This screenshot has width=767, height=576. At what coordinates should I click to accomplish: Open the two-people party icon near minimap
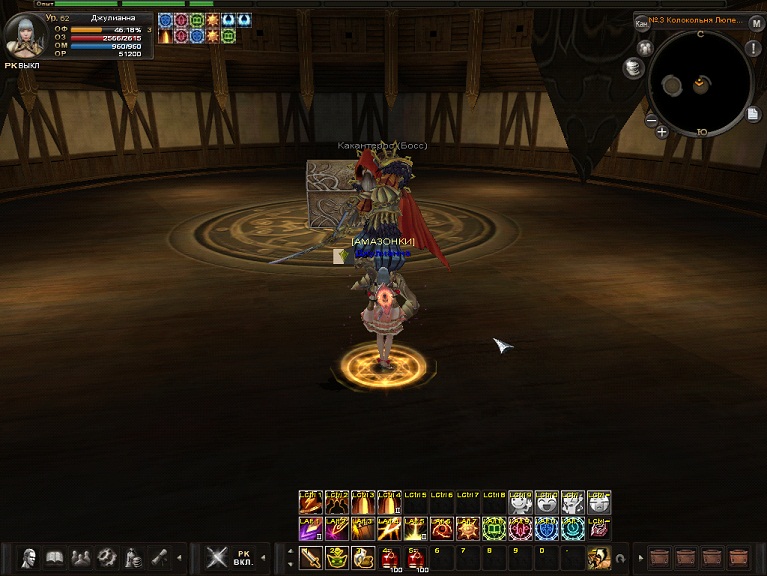[x=644, y=47]
